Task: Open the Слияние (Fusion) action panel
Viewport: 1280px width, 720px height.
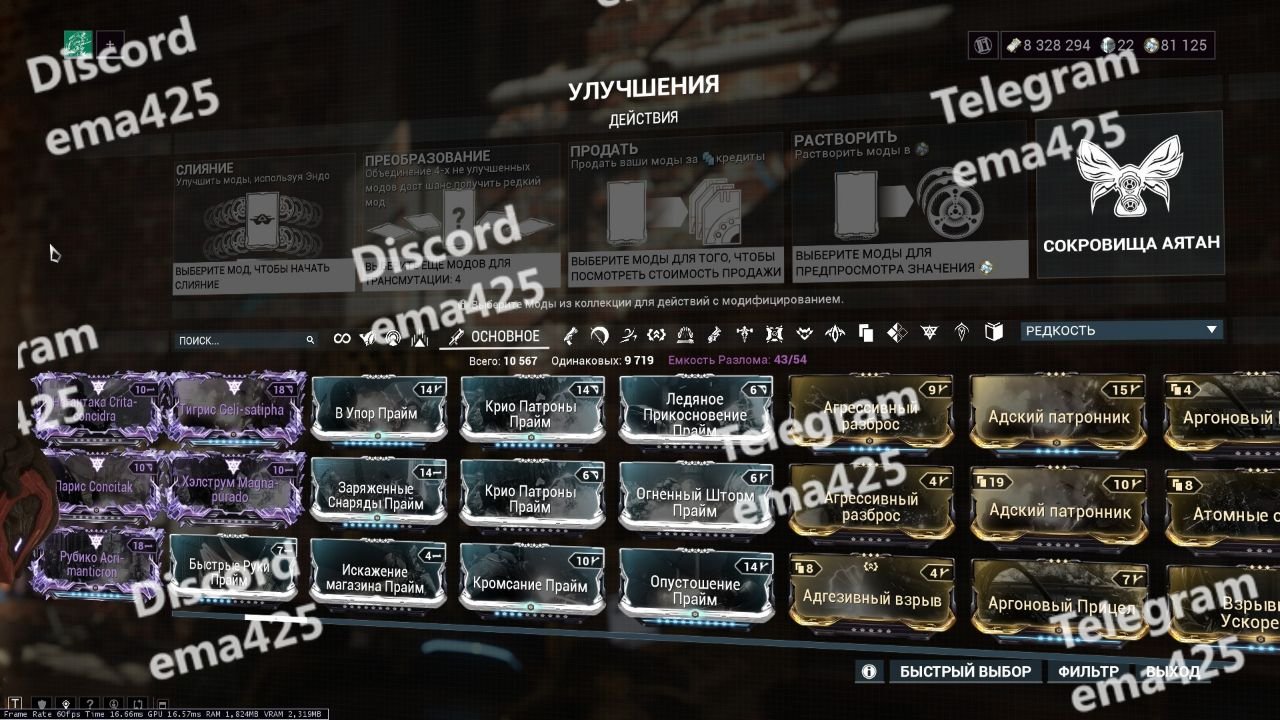Action: click(x=262, y=222)
